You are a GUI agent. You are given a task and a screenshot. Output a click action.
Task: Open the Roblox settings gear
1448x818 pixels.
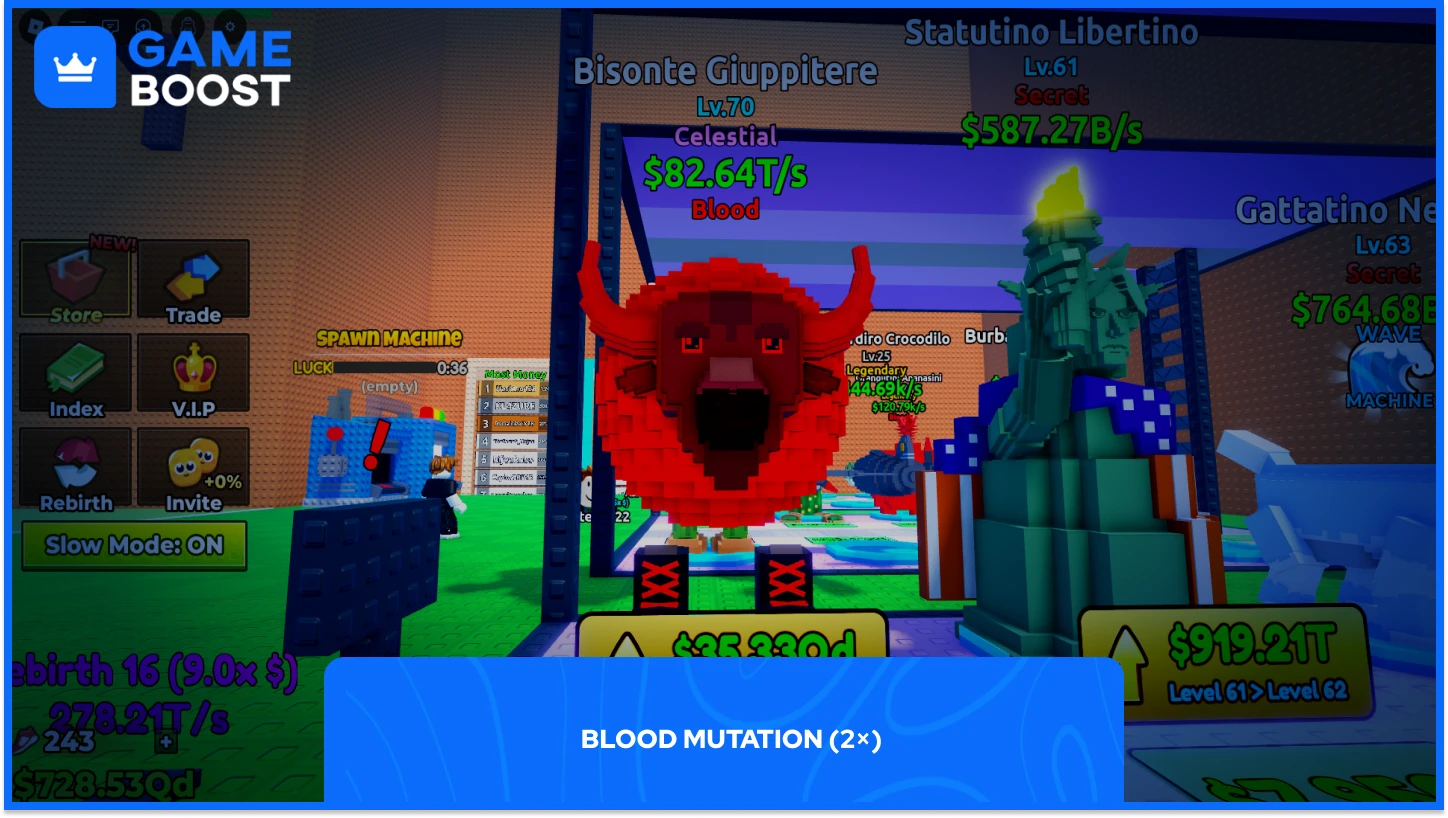230,25
